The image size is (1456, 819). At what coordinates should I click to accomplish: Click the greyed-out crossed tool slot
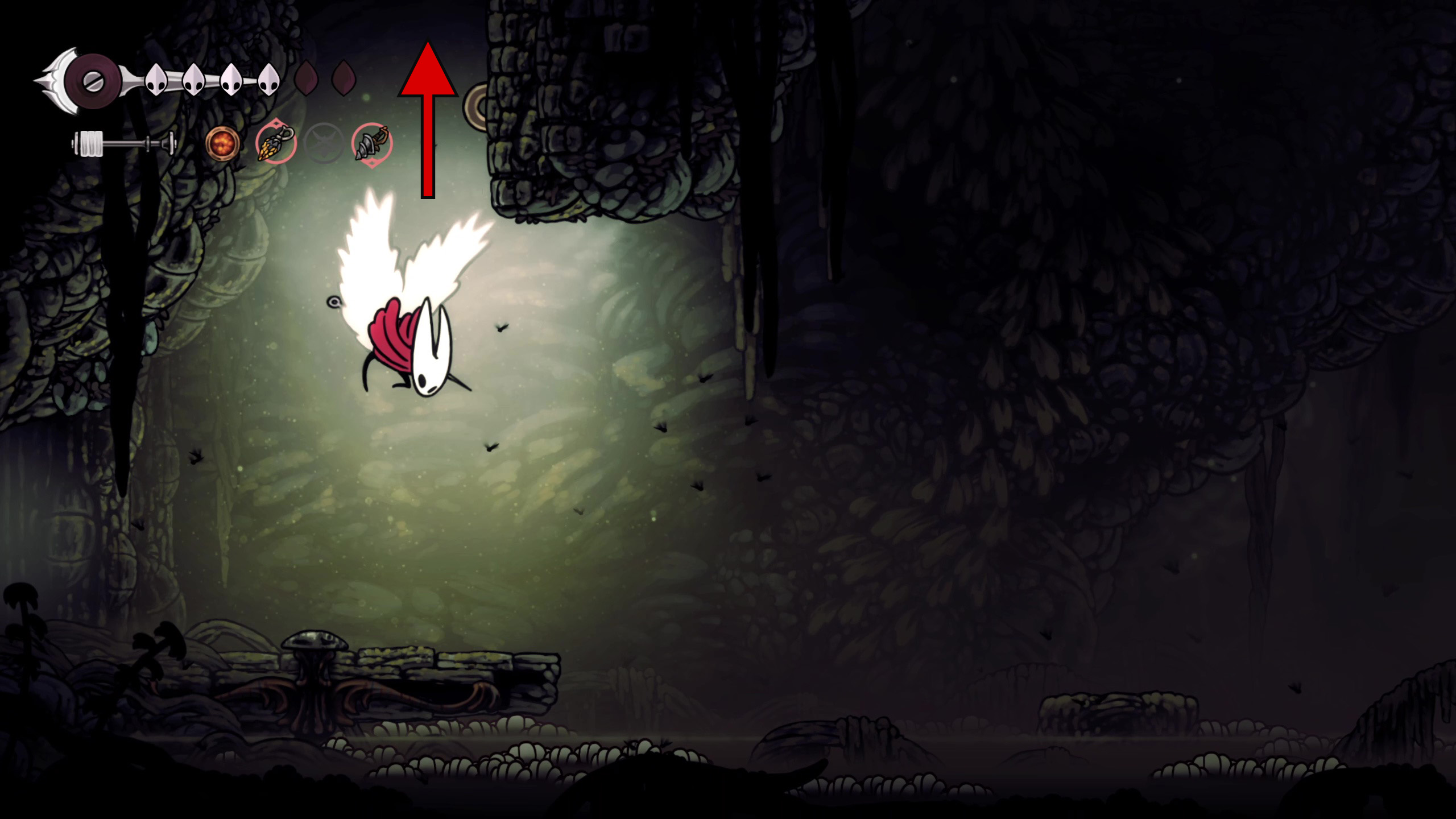(x=324, y=143)
